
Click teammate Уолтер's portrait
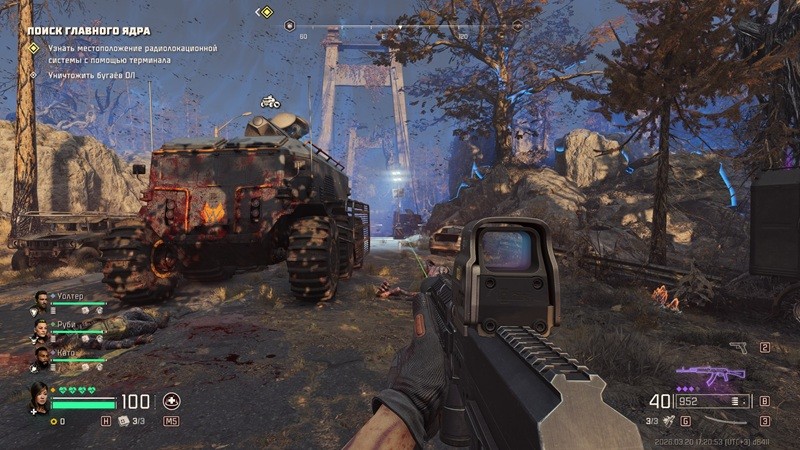point(40,300)
